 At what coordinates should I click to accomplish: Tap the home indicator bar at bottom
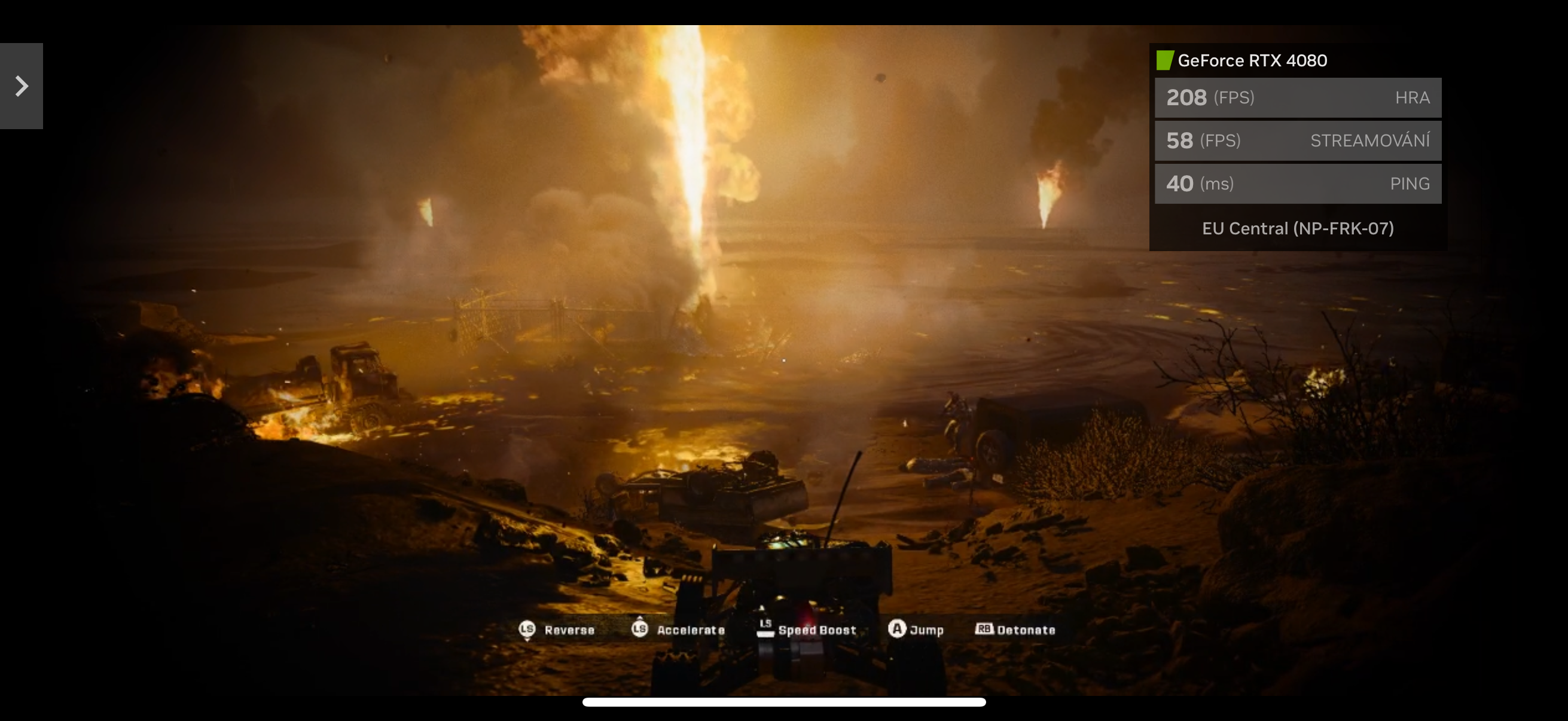click(784, 703)
